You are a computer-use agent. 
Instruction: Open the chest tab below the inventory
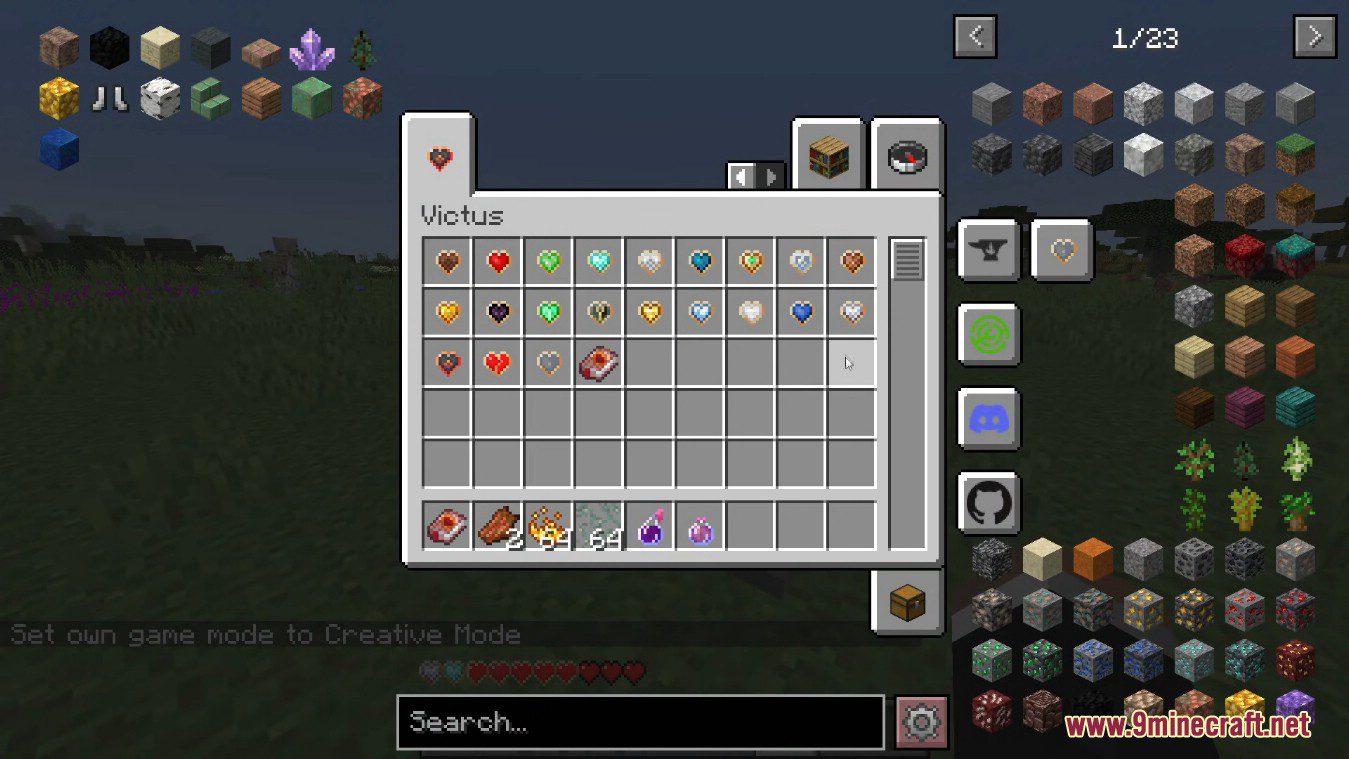click(907, 602)
